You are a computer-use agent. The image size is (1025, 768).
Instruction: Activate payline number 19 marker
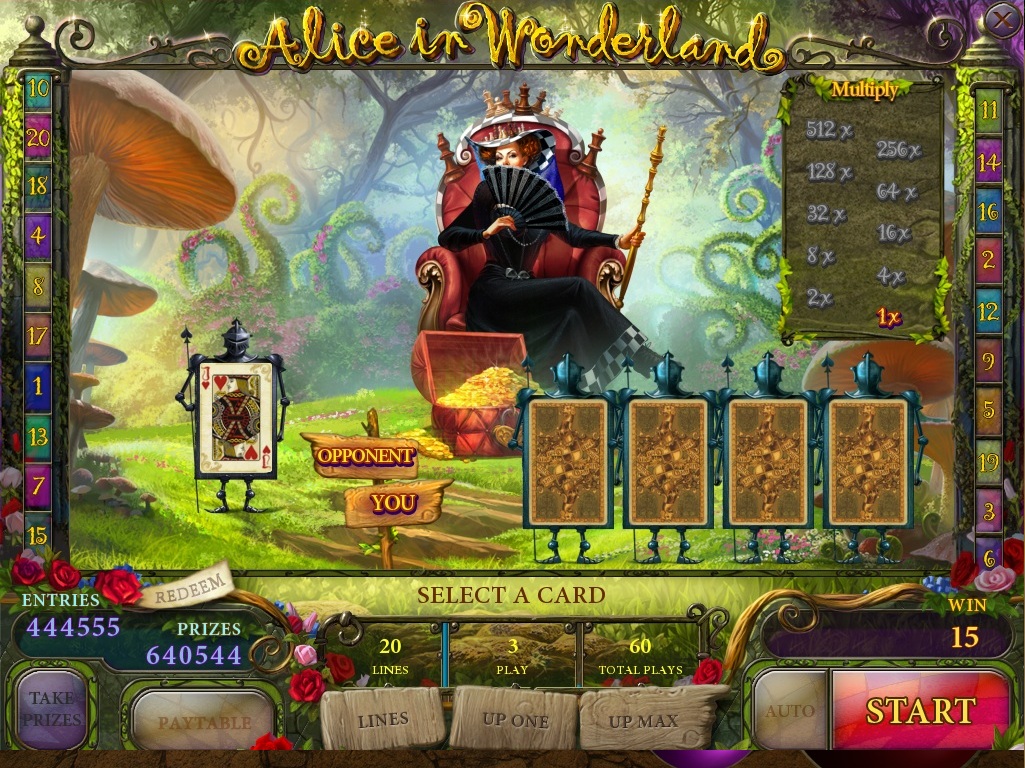pos(988,462)
